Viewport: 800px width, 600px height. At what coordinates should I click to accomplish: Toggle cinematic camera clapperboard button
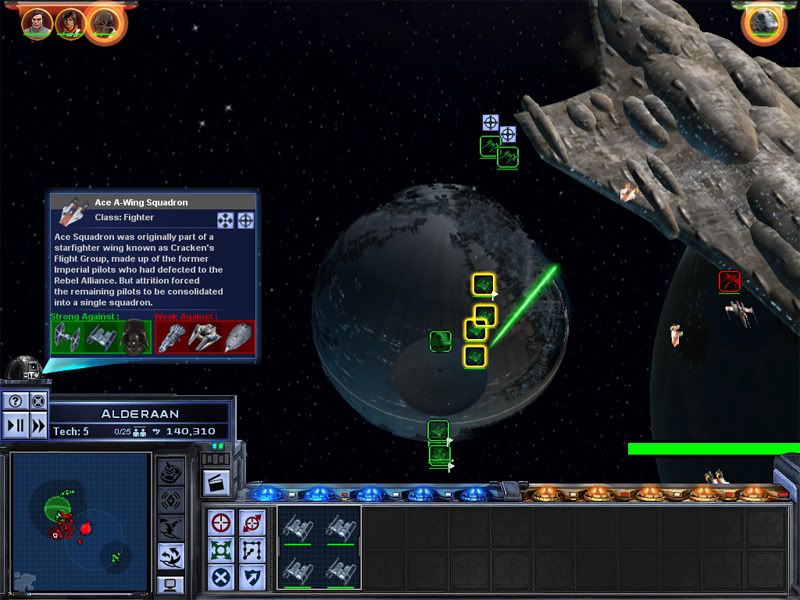tap(214, 481)
